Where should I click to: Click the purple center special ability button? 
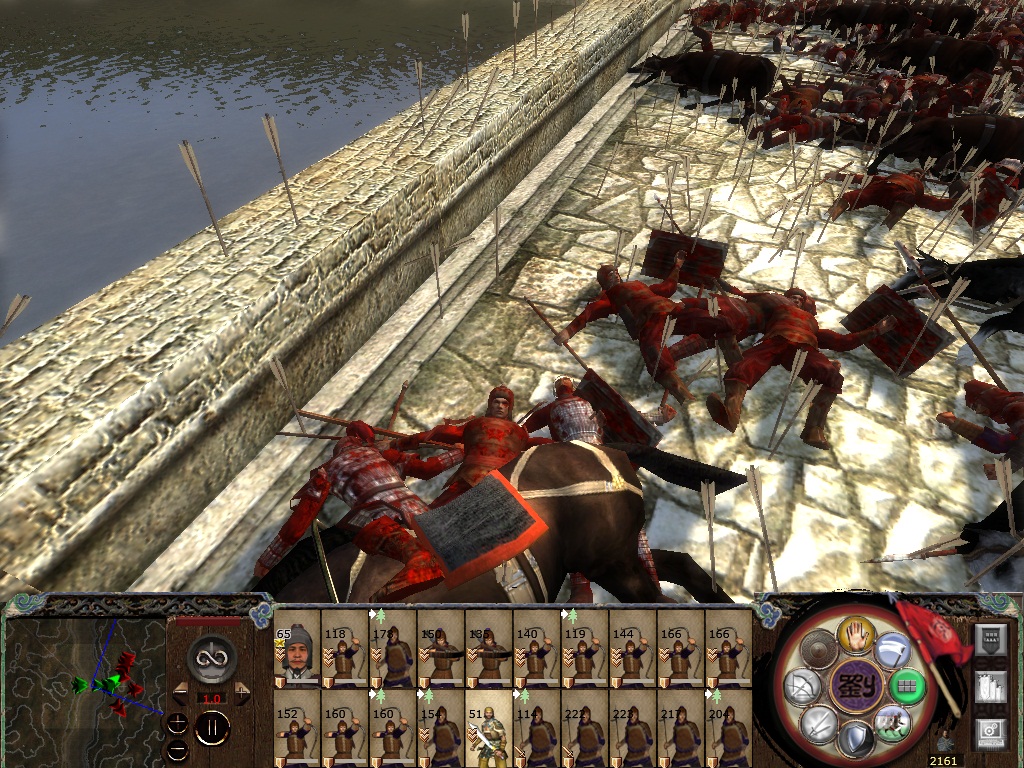point(857,687)
